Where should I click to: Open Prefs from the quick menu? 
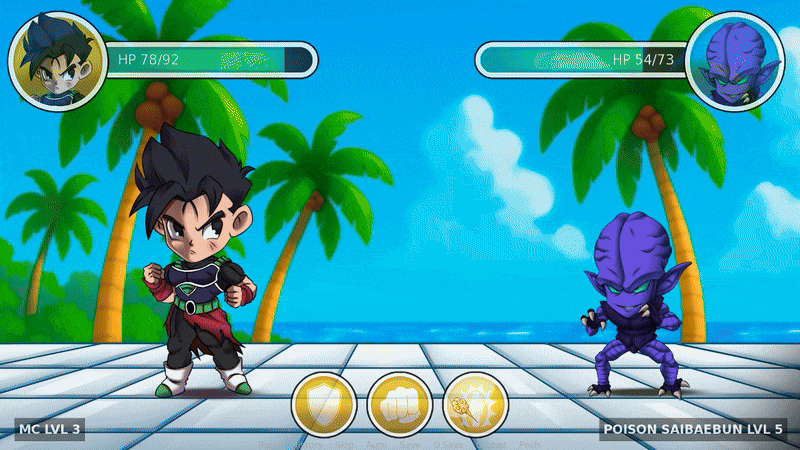tap(530, 445)
